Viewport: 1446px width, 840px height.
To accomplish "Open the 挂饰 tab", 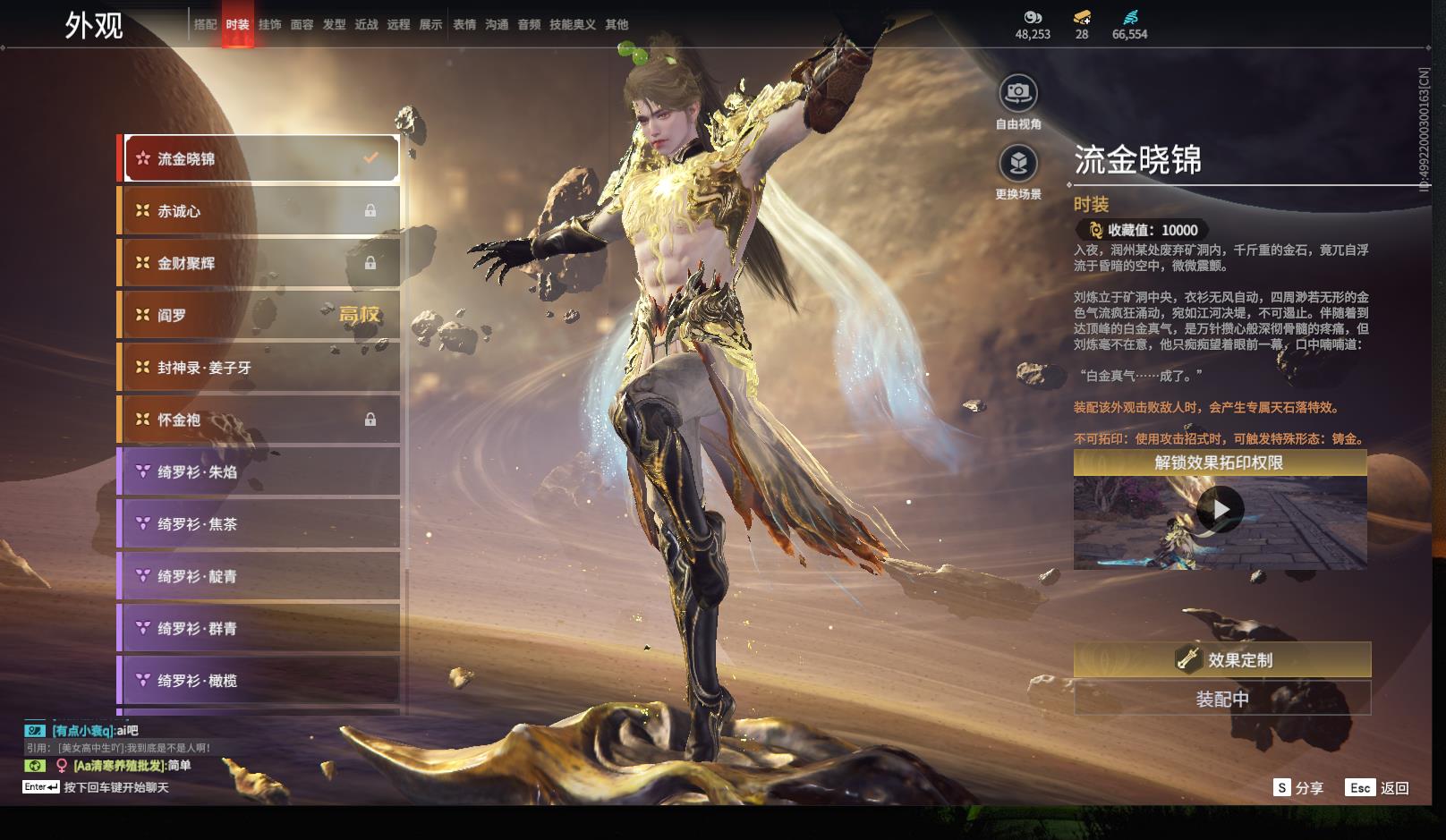I will pyautogui.click(x=269, y=25).
